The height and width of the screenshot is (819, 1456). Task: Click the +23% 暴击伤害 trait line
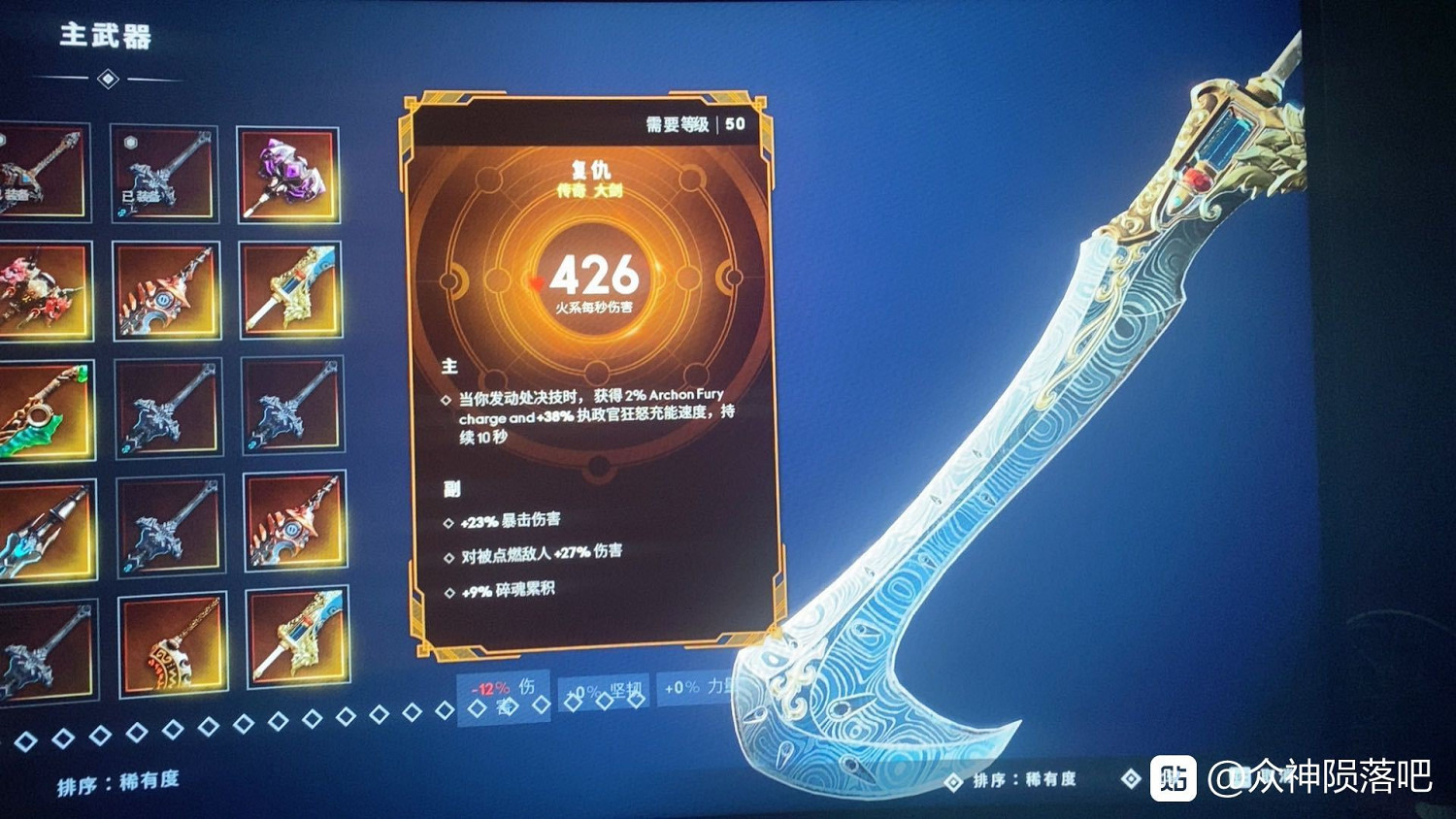point(510,521)
